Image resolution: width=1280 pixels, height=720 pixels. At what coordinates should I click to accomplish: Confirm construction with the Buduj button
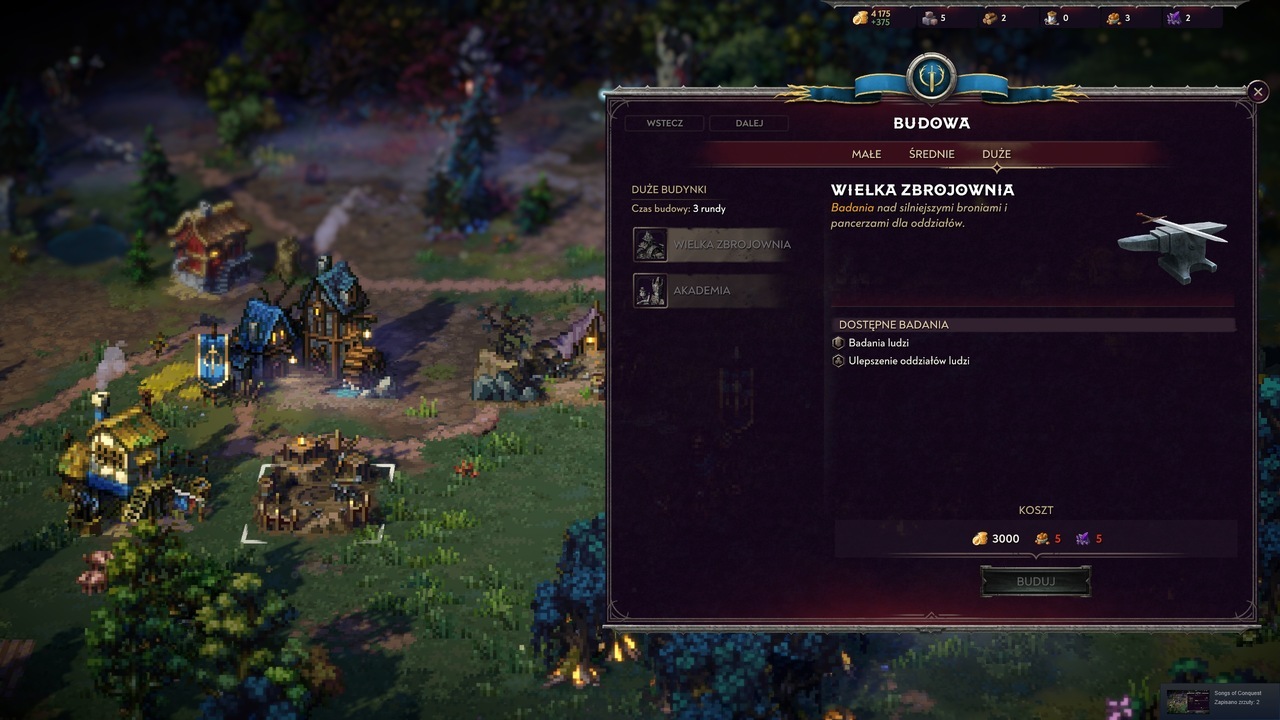[x=1035, y=581]
